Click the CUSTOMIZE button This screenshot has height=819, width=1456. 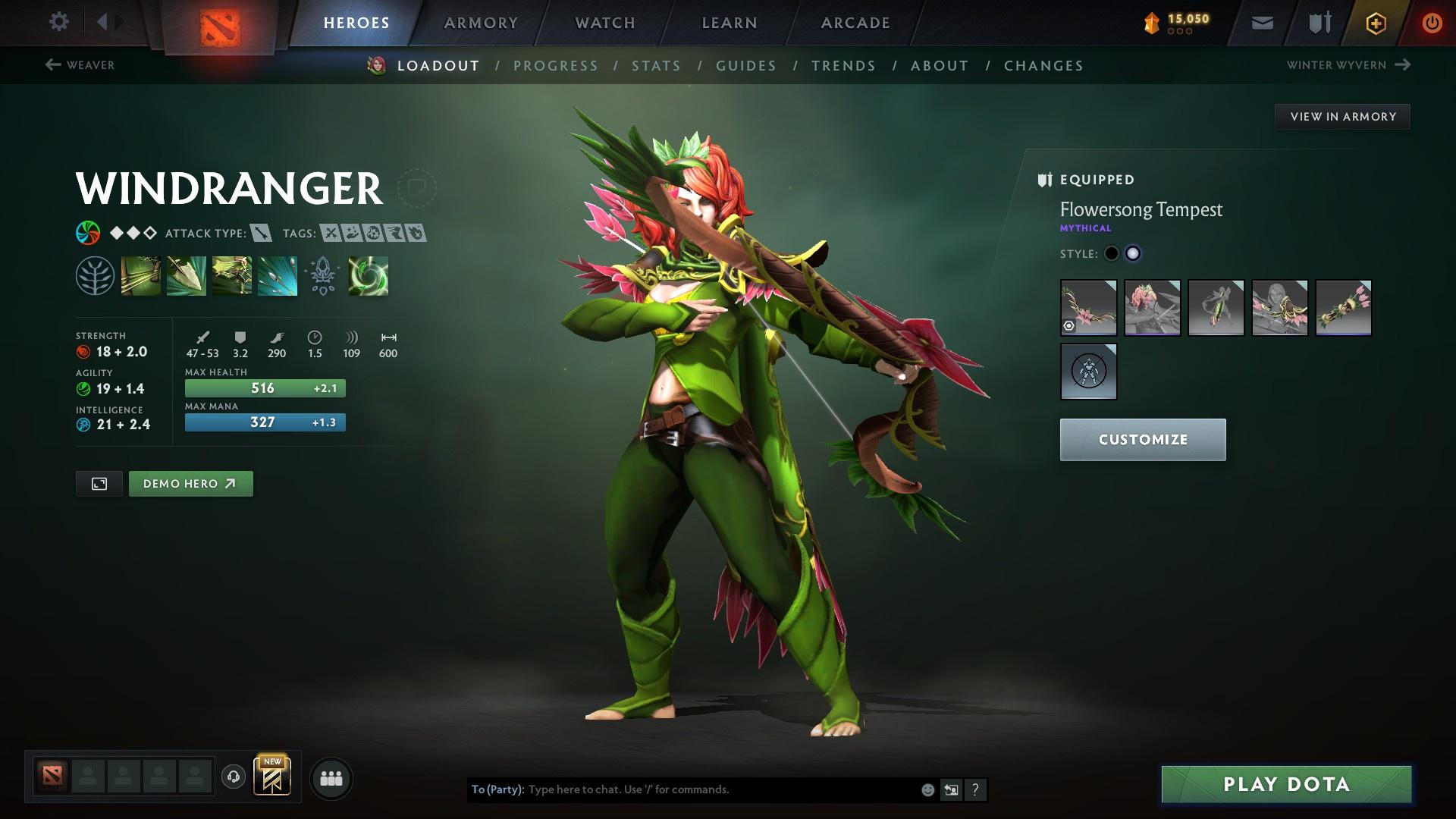coord(1142,439)
